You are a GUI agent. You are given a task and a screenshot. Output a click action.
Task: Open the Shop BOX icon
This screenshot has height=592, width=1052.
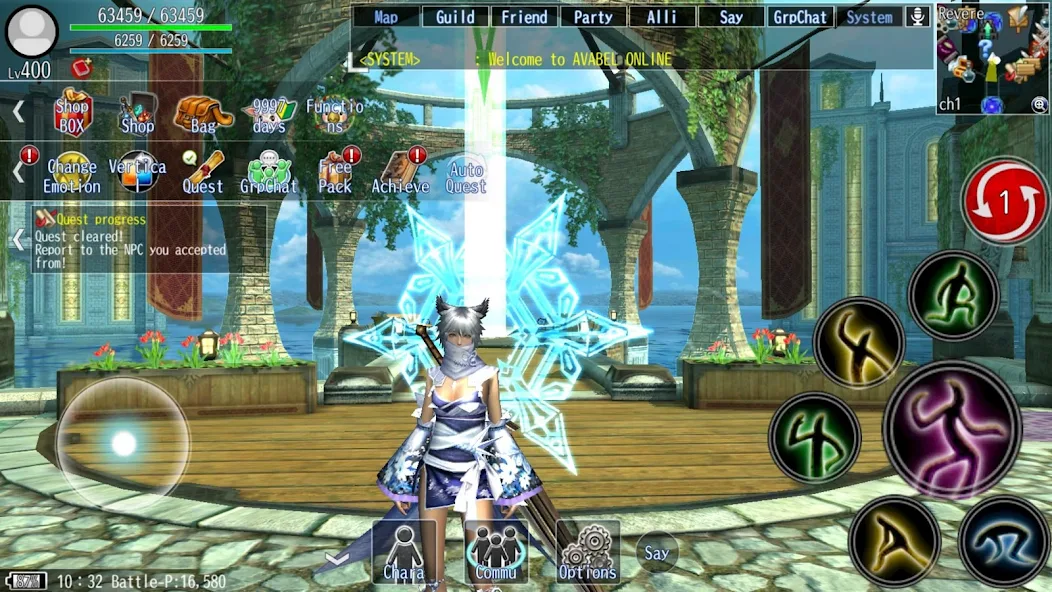tap(72, 112)
